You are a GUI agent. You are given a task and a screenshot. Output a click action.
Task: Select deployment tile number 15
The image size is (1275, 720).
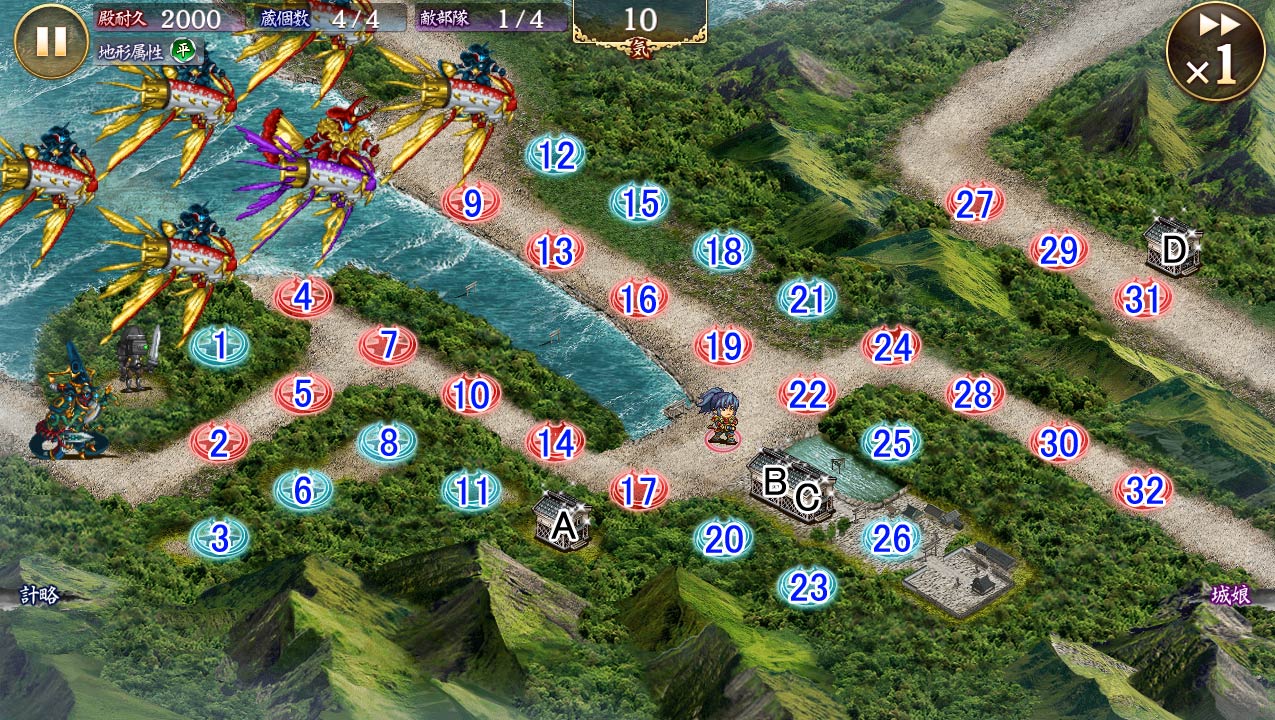pyautogui.click(x=639, y=204)
